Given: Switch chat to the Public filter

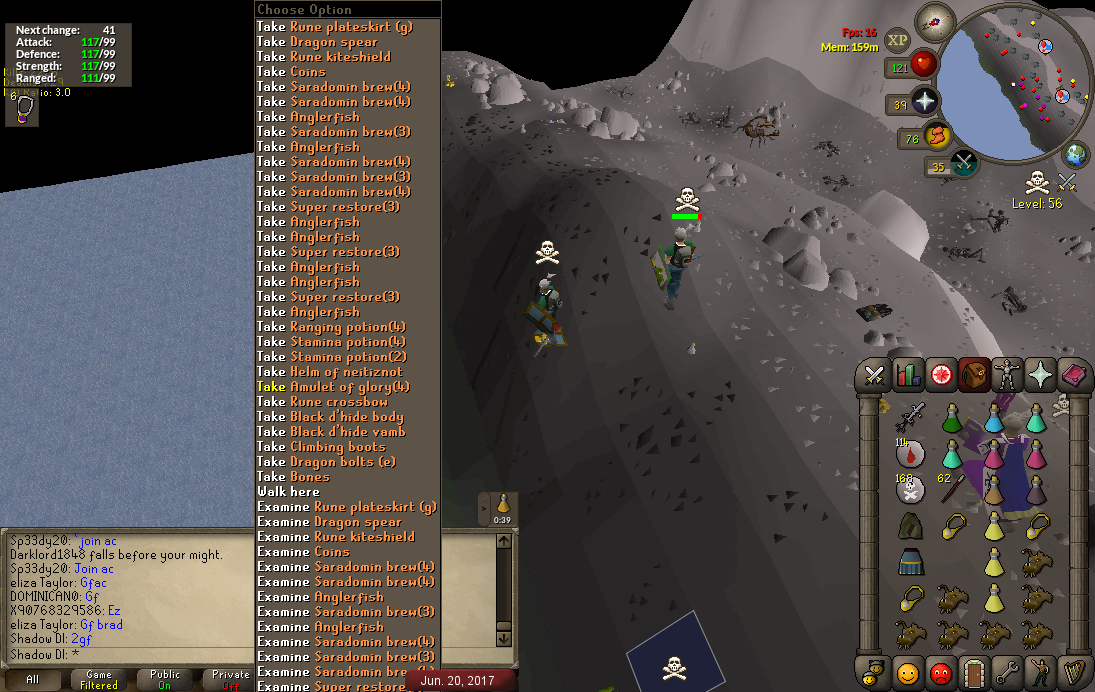Looking at the screenshot, I should (165, 679).
